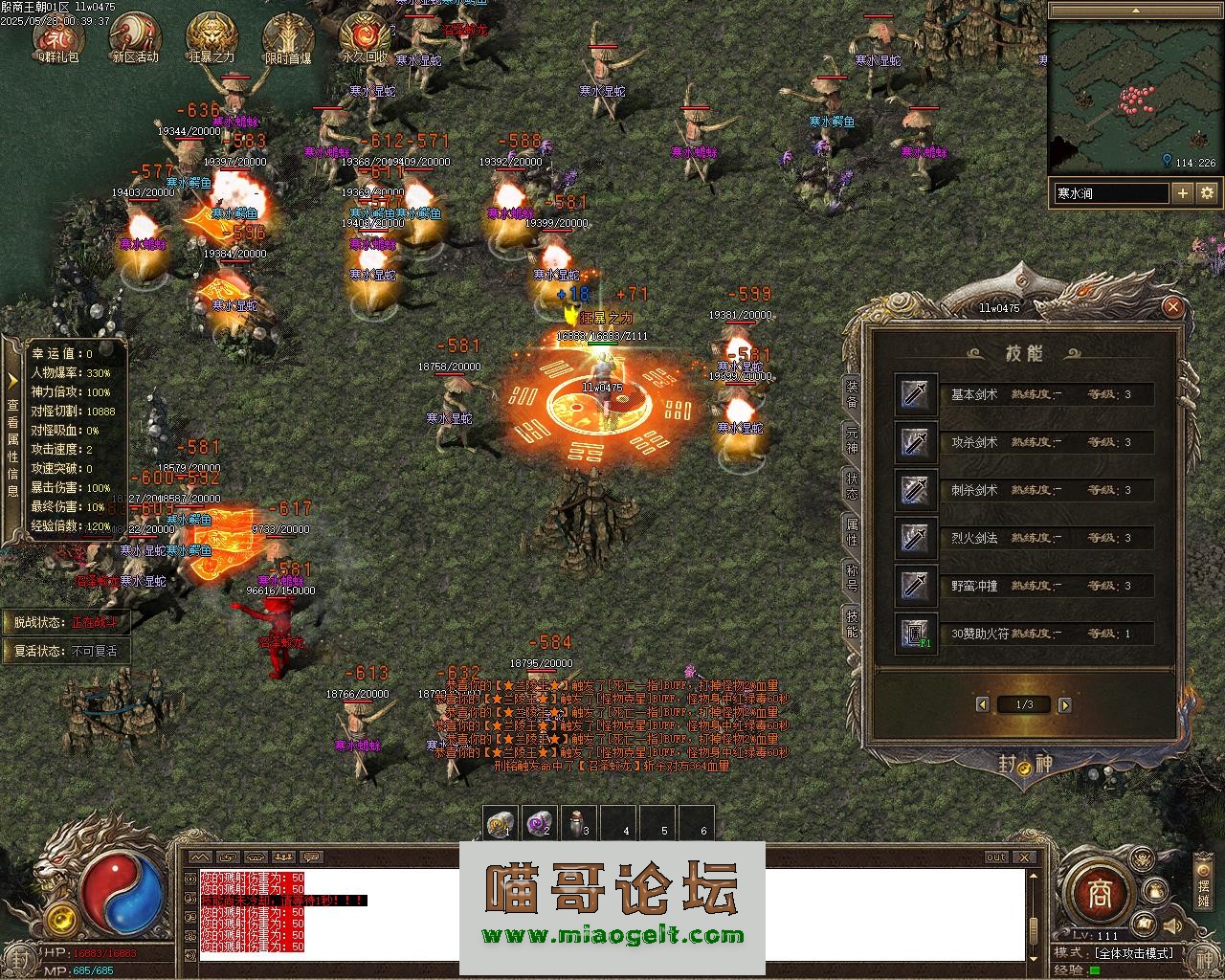Show the 称号 titles tab
The image size is (1225, 980).
(x=851, y=579)
